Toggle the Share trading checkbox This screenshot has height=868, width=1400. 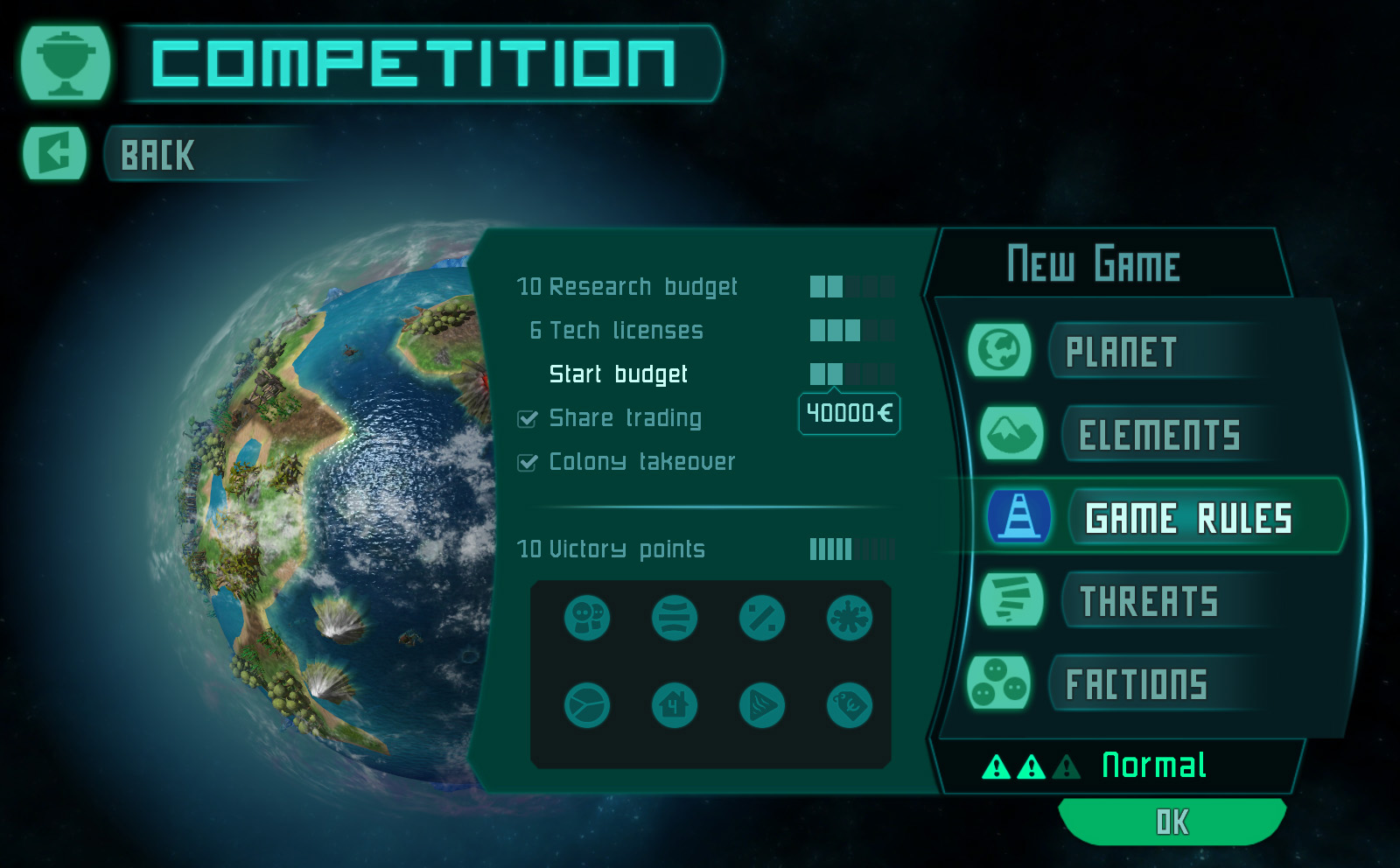[x=528, y=419]
